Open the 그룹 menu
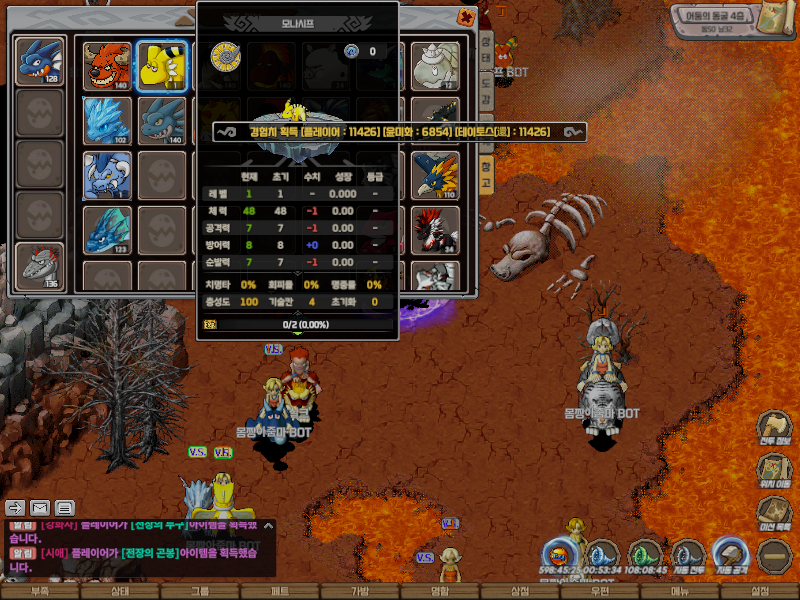Viewport: 800px width, 600px height. pos(200,592)
